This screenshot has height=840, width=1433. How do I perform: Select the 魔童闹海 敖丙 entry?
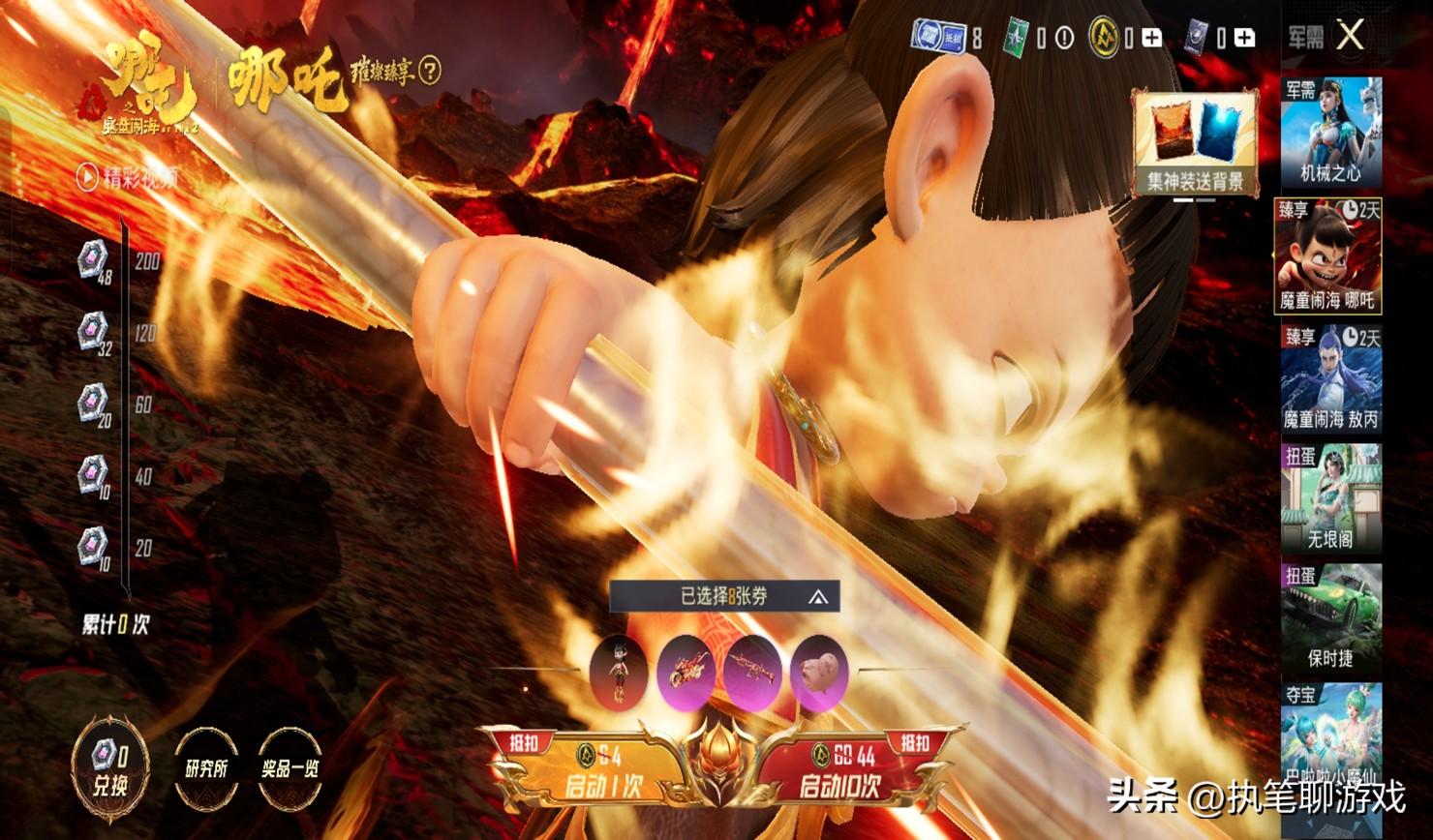[1330, 378]
